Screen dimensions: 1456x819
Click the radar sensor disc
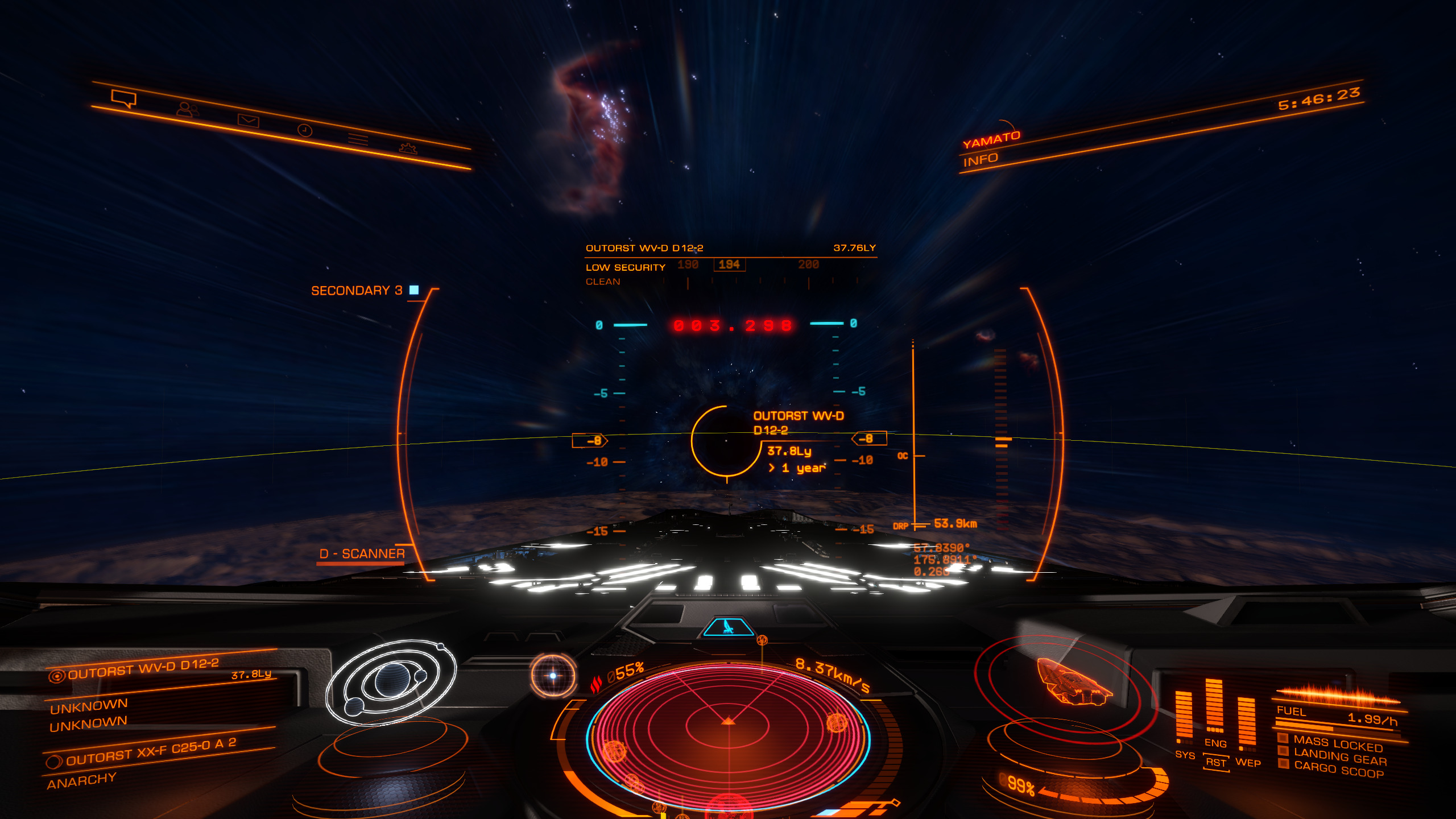tap(729, 734)
